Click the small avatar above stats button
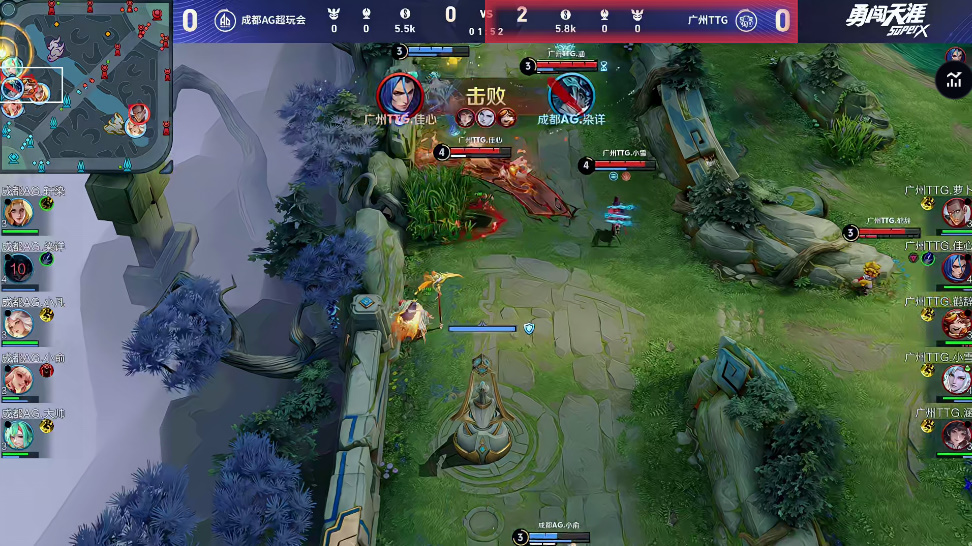Screen dimensions: 972x546 pyautogui.click(x=955, y=54)
